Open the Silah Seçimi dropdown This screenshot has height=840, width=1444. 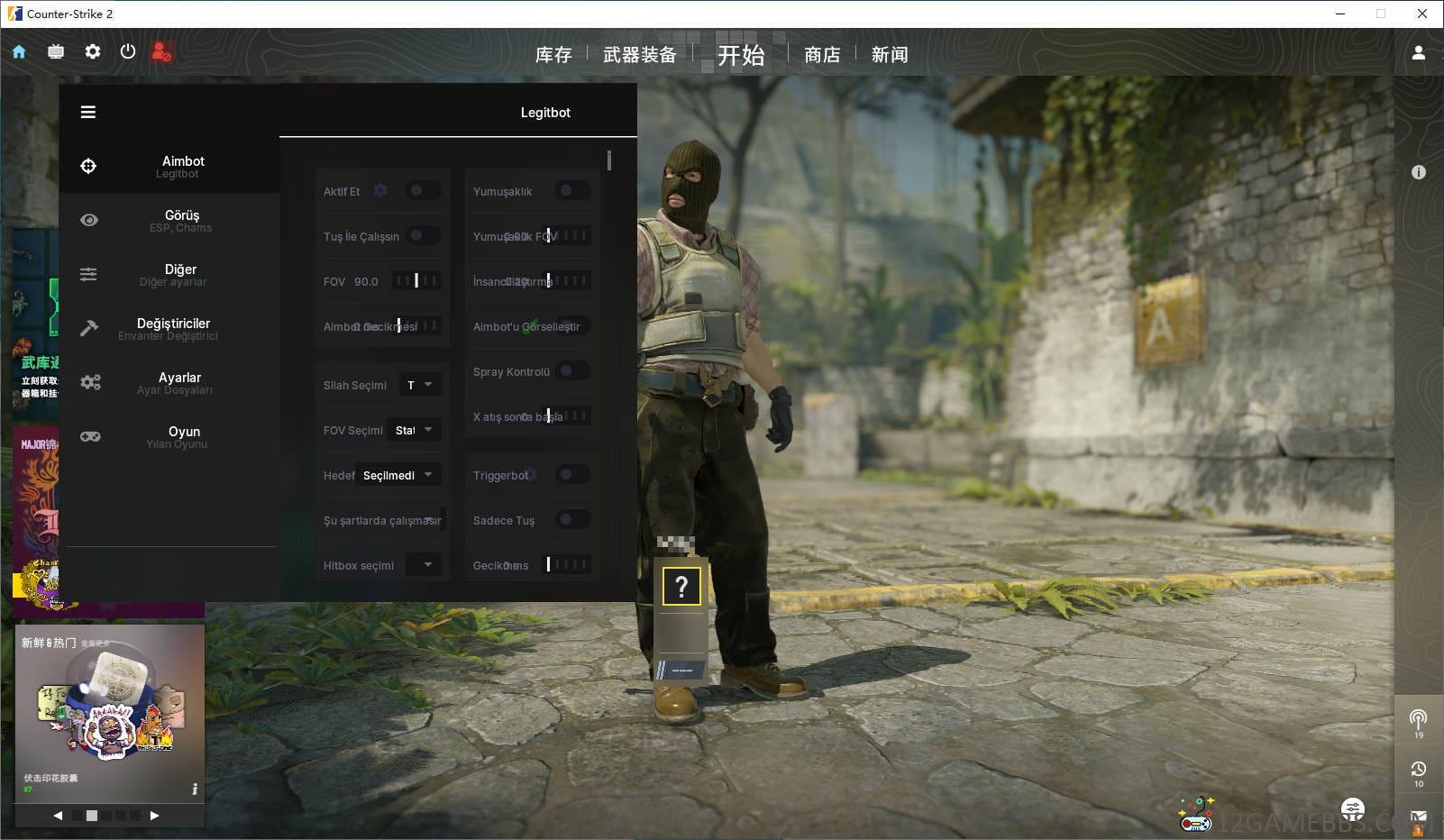[x=419, y=385]
